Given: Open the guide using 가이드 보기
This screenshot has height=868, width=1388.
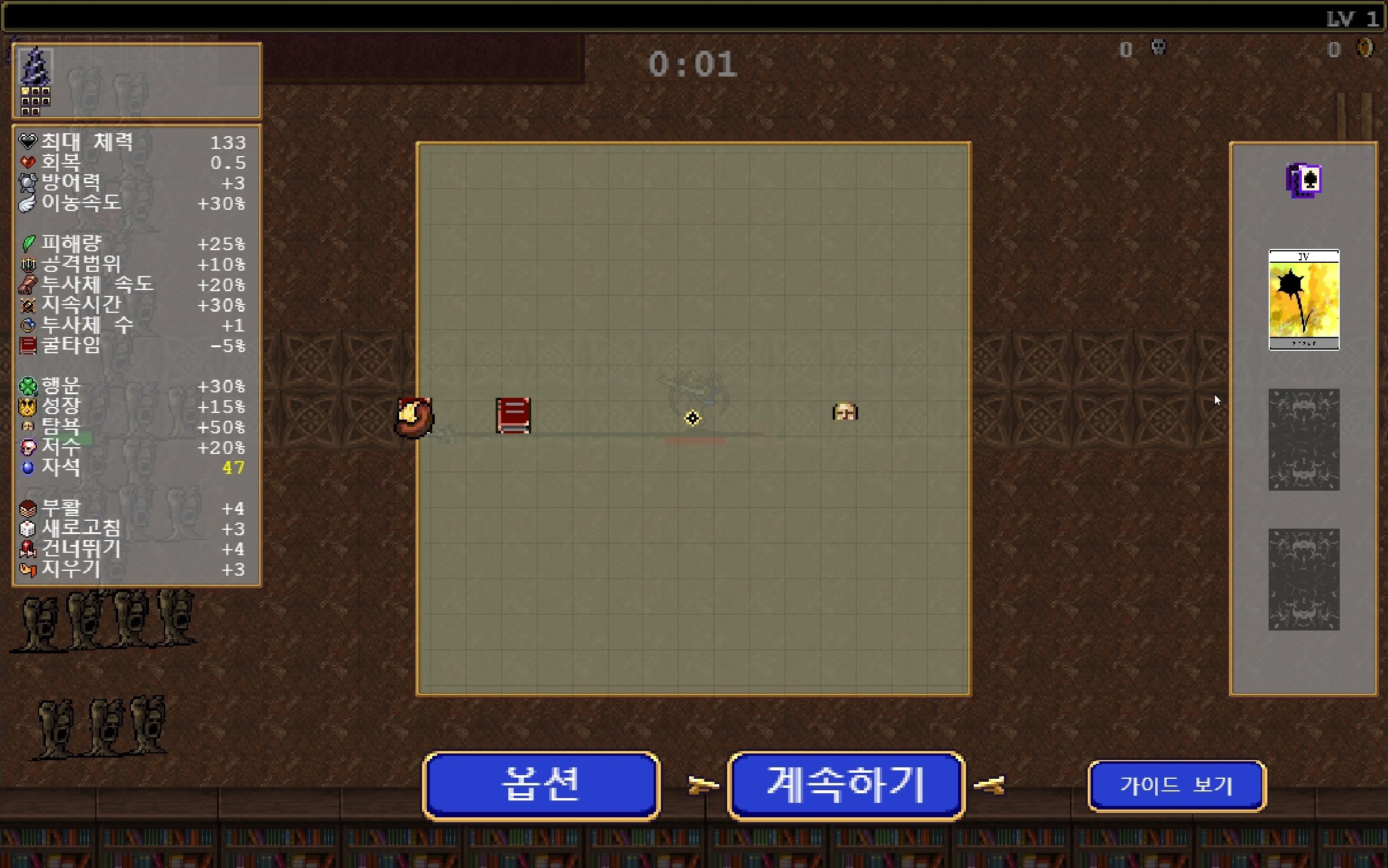Looking at the screenshot, I should pos(1176,785).
